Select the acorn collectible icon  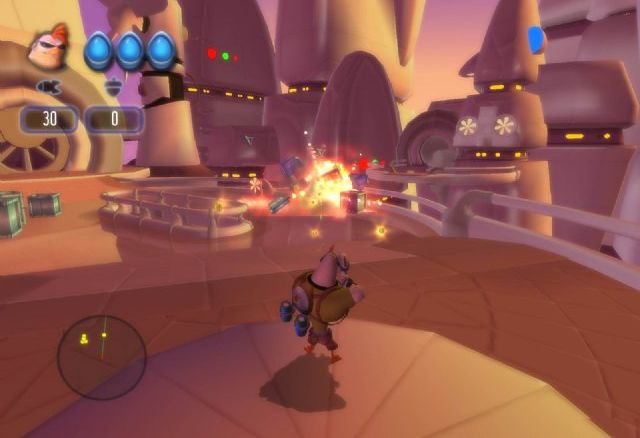(113, 88)
